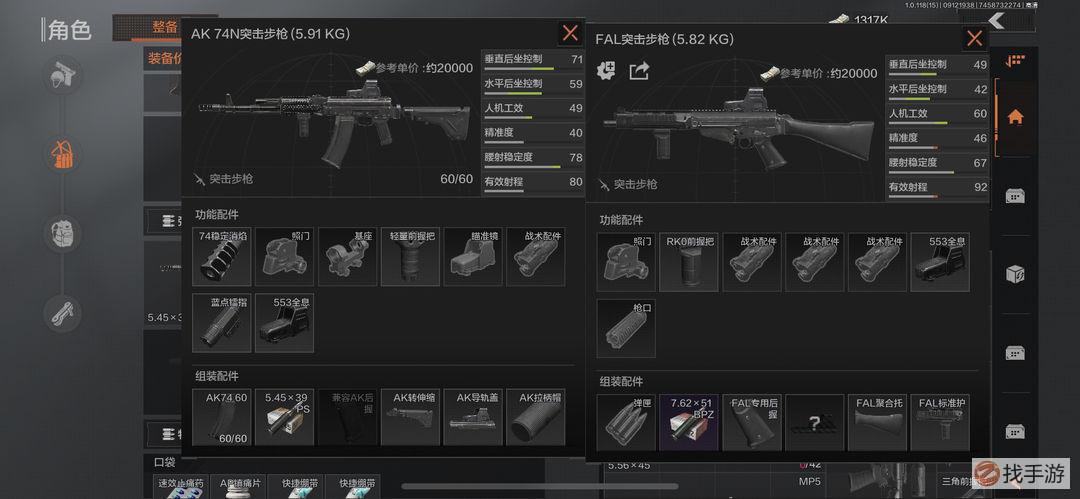The height and width of the screenshot is (499, 1080).
Task: Choose the AK rail dust cover part
Action: [473, 417]
